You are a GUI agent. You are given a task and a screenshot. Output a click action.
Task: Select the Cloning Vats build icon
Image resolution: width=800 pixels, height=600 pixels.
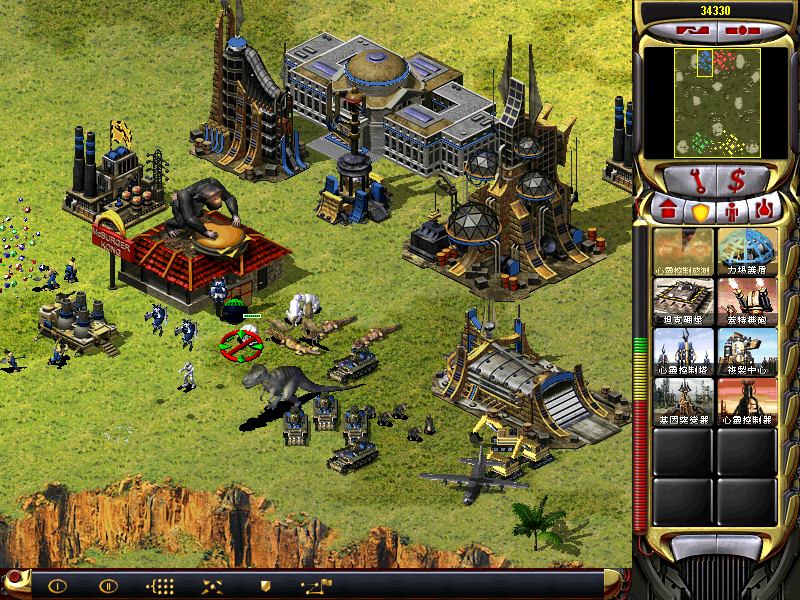pyautogui.click(x=747, y=348)
